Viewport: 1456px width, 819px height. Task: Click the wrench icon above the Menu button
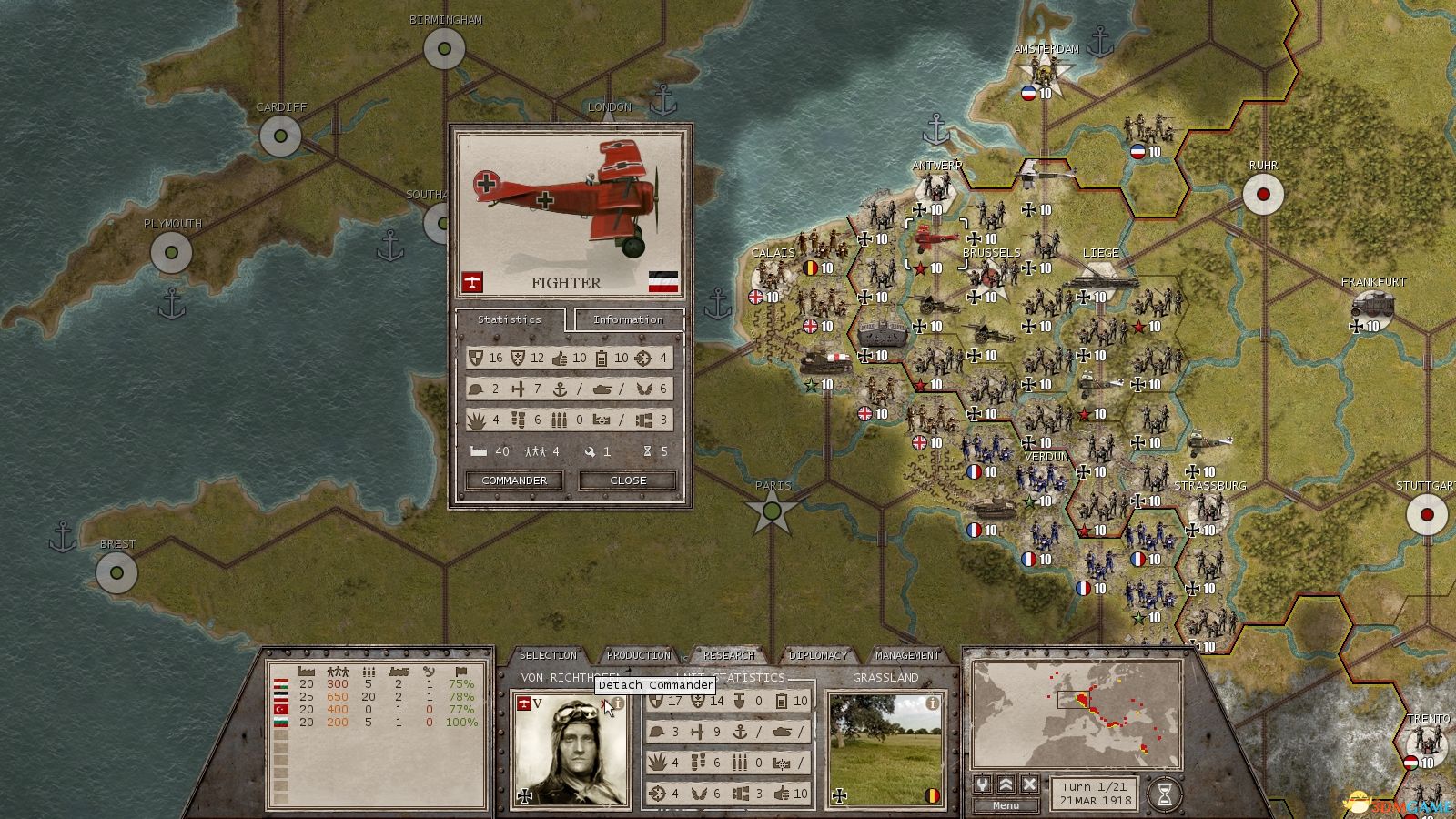click(984, 785)
